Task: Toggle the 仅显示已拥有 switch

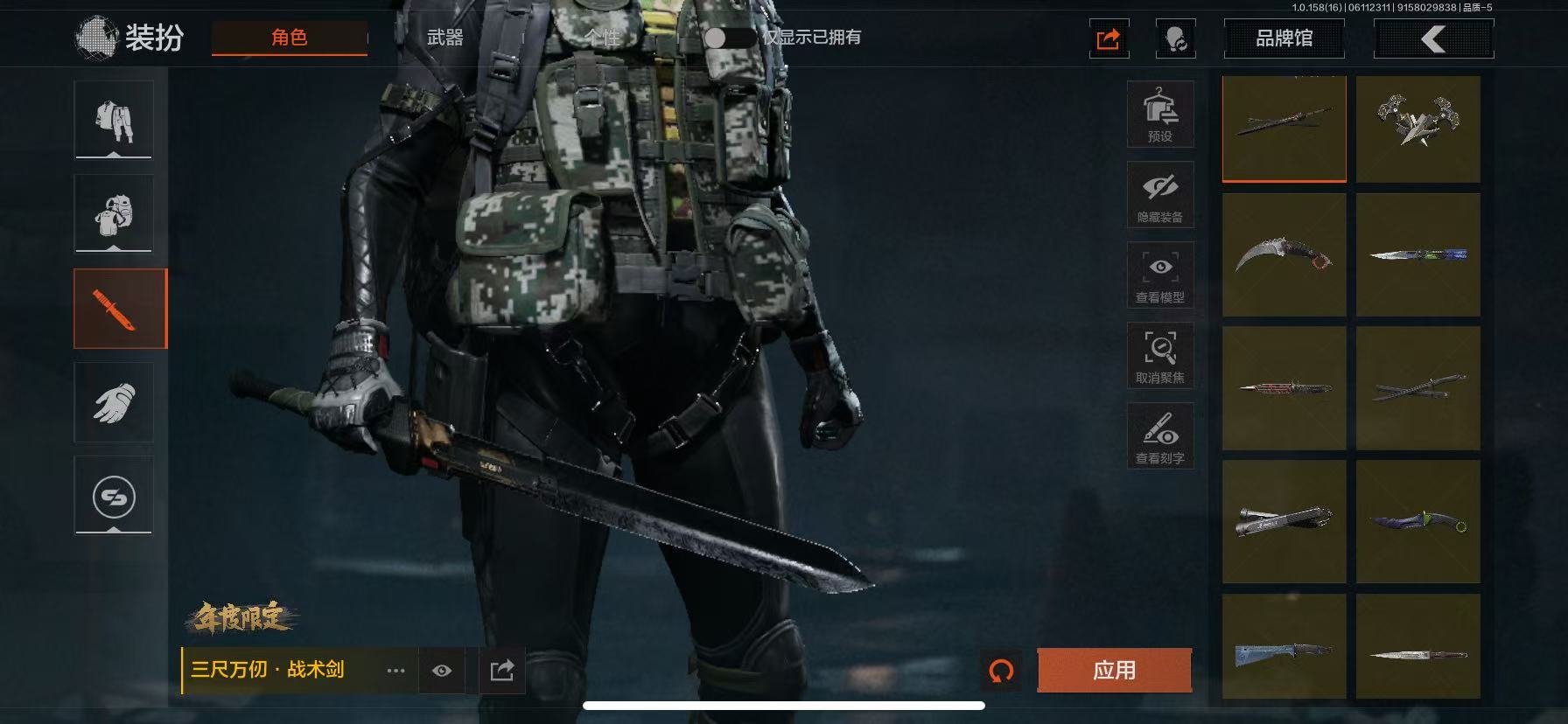Action: (729, 38)
